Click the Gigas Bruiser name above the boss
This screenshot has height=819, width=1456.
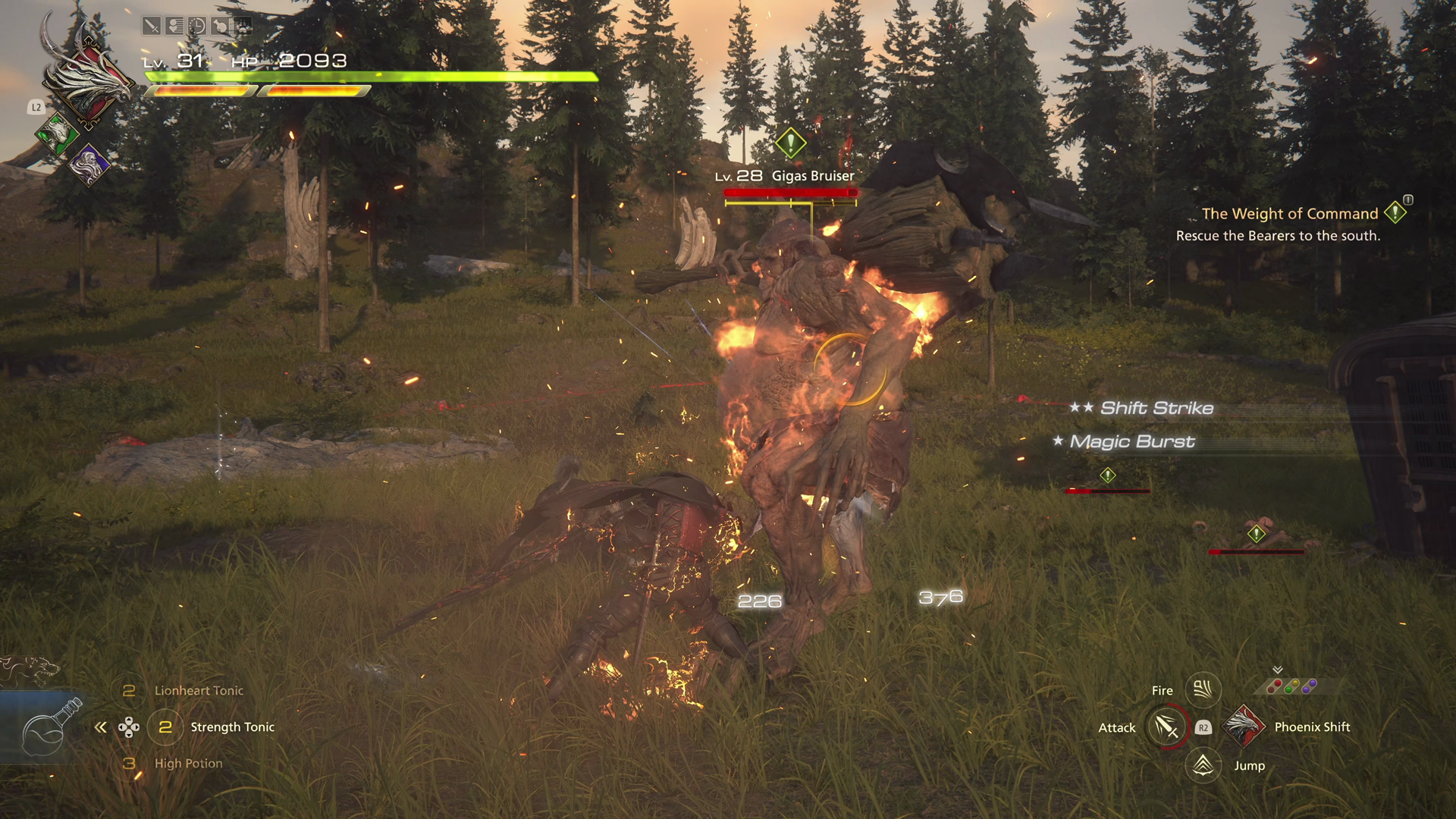811,175
